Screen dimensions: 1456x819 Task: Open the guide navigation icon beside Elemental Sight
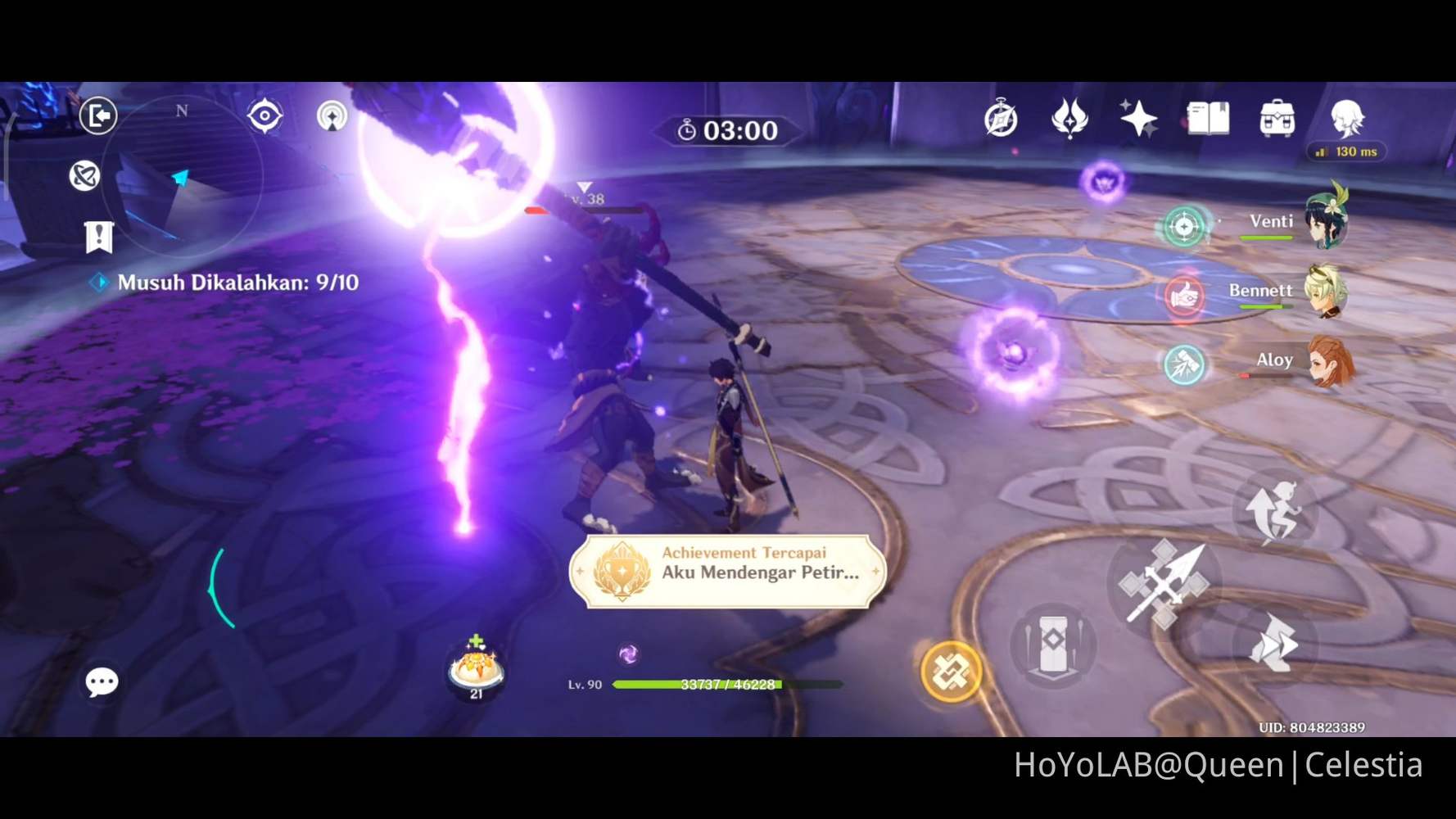coord(332,117)
